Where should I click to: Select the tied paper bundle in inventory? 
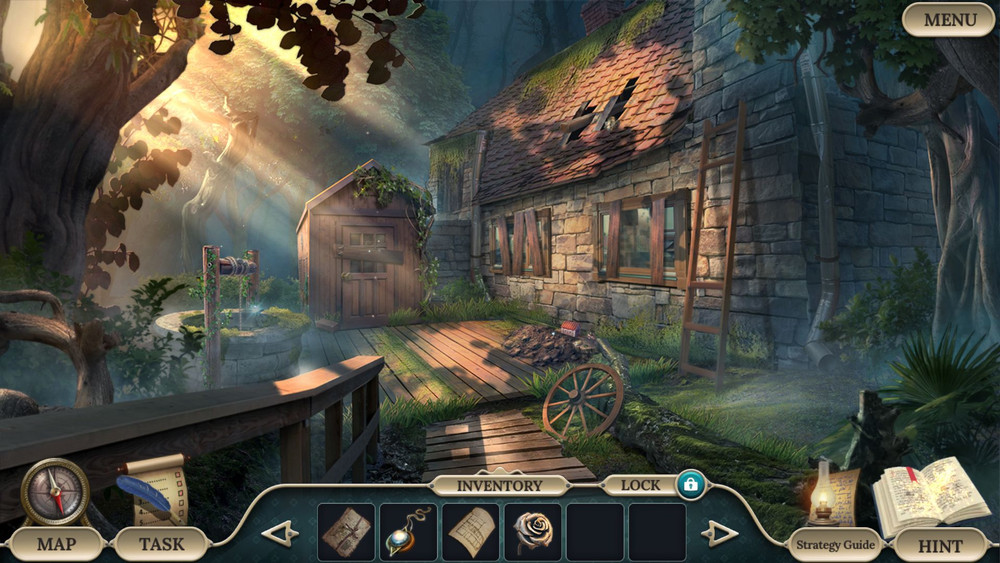[346, 532]
